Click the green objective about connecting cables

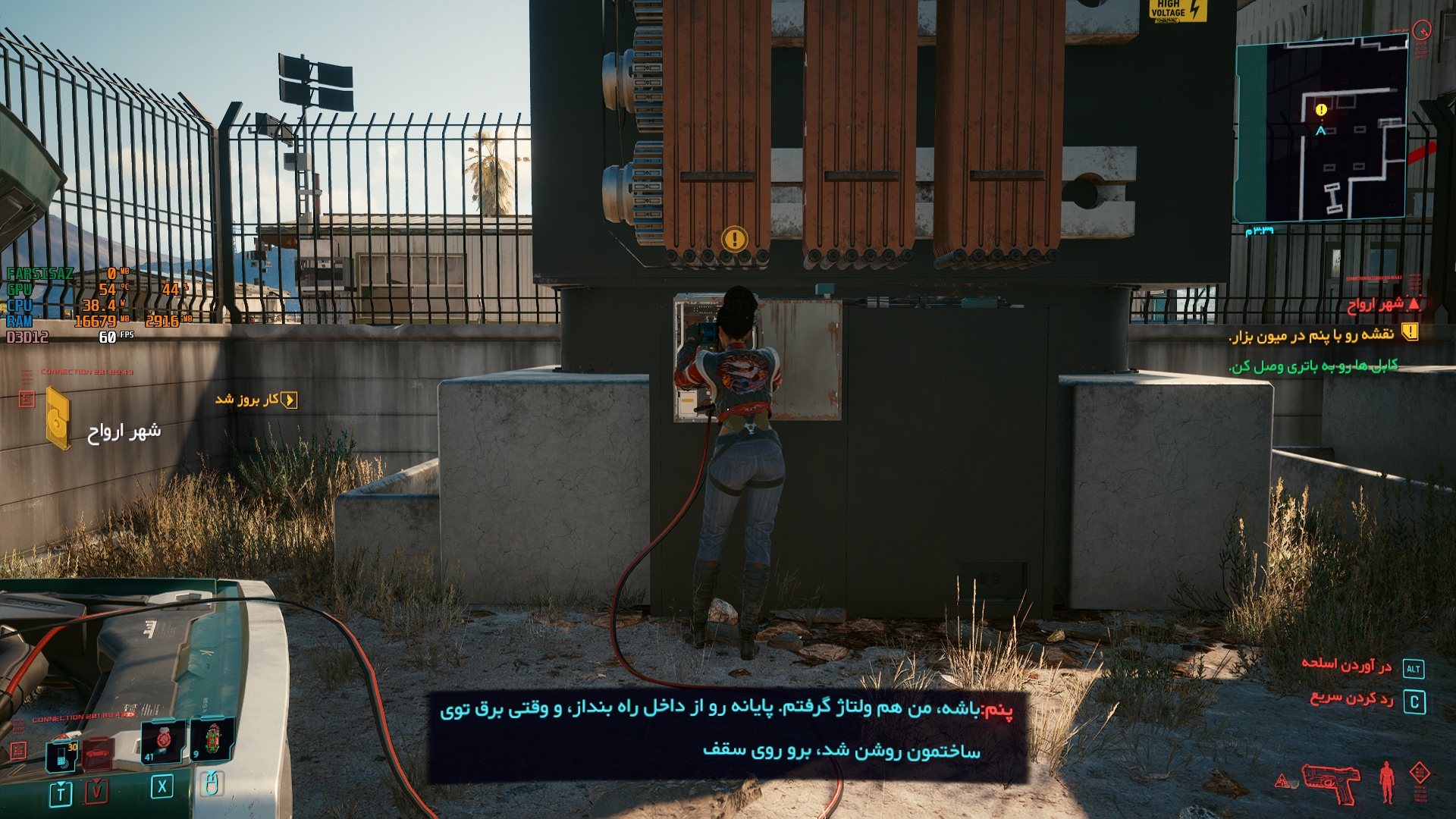[x=1313, y=366]
